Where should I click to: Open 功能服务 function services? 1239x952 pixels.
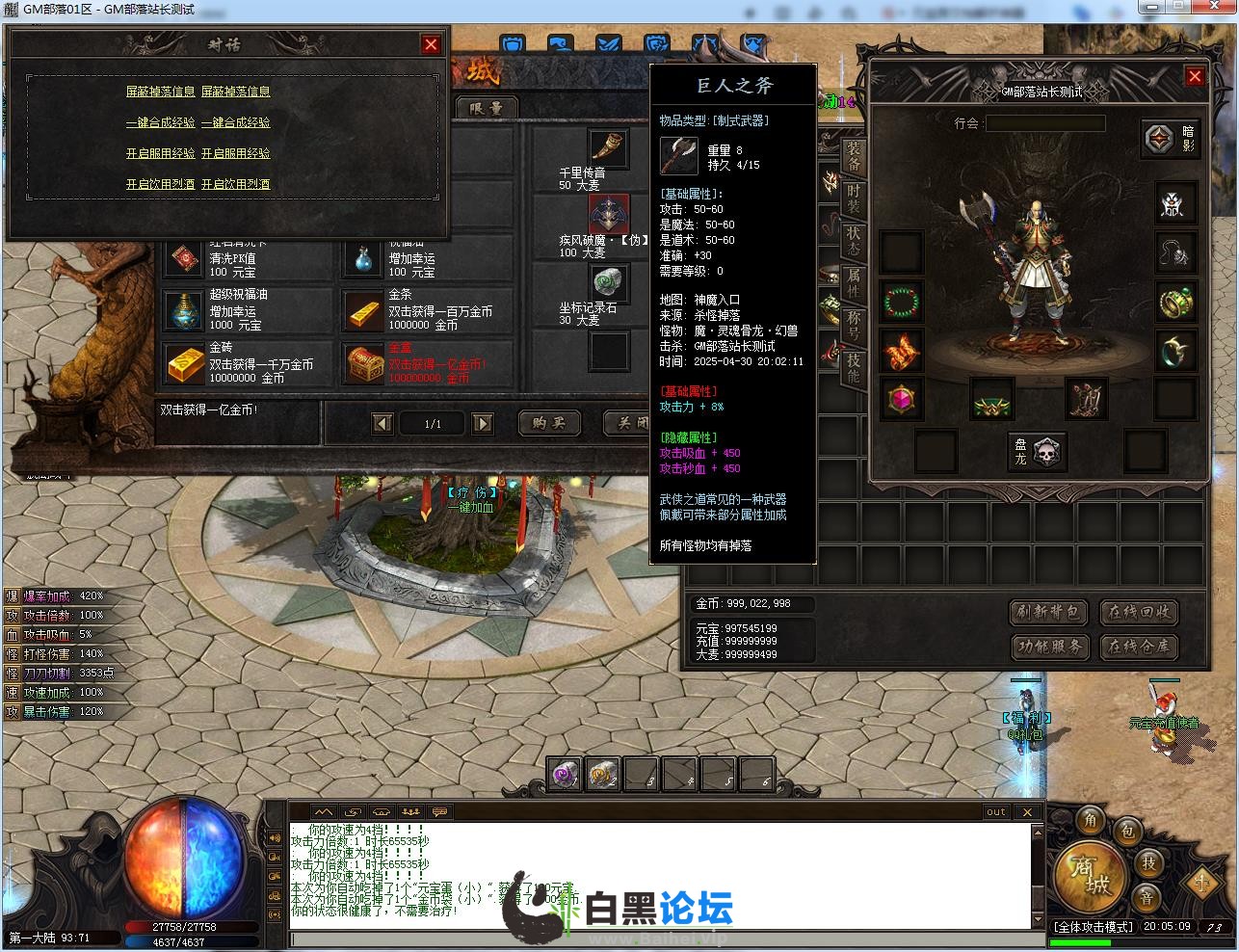click(1048, 647)
